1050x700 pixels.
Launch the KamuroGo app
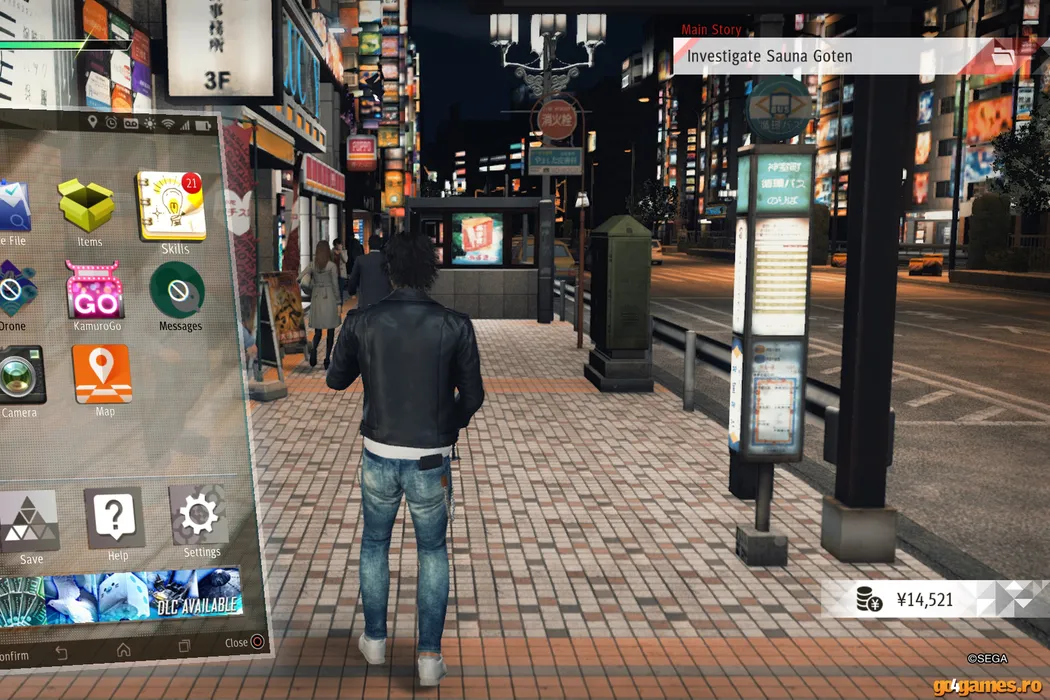[95, 291]
